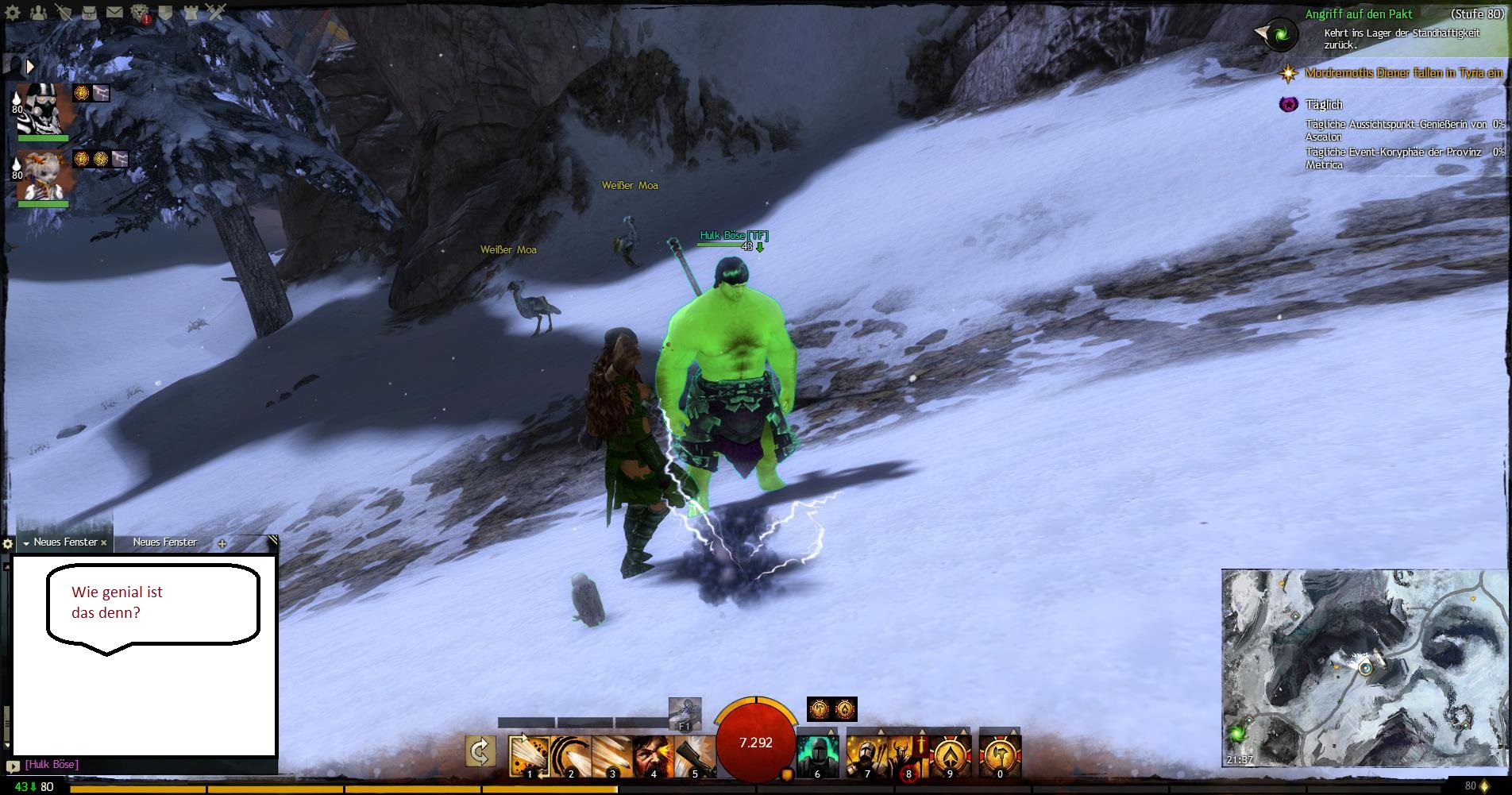1512x795 pixels.
Task: Activate the elite signet skill in slot 0
Action: click(1000, 755)
